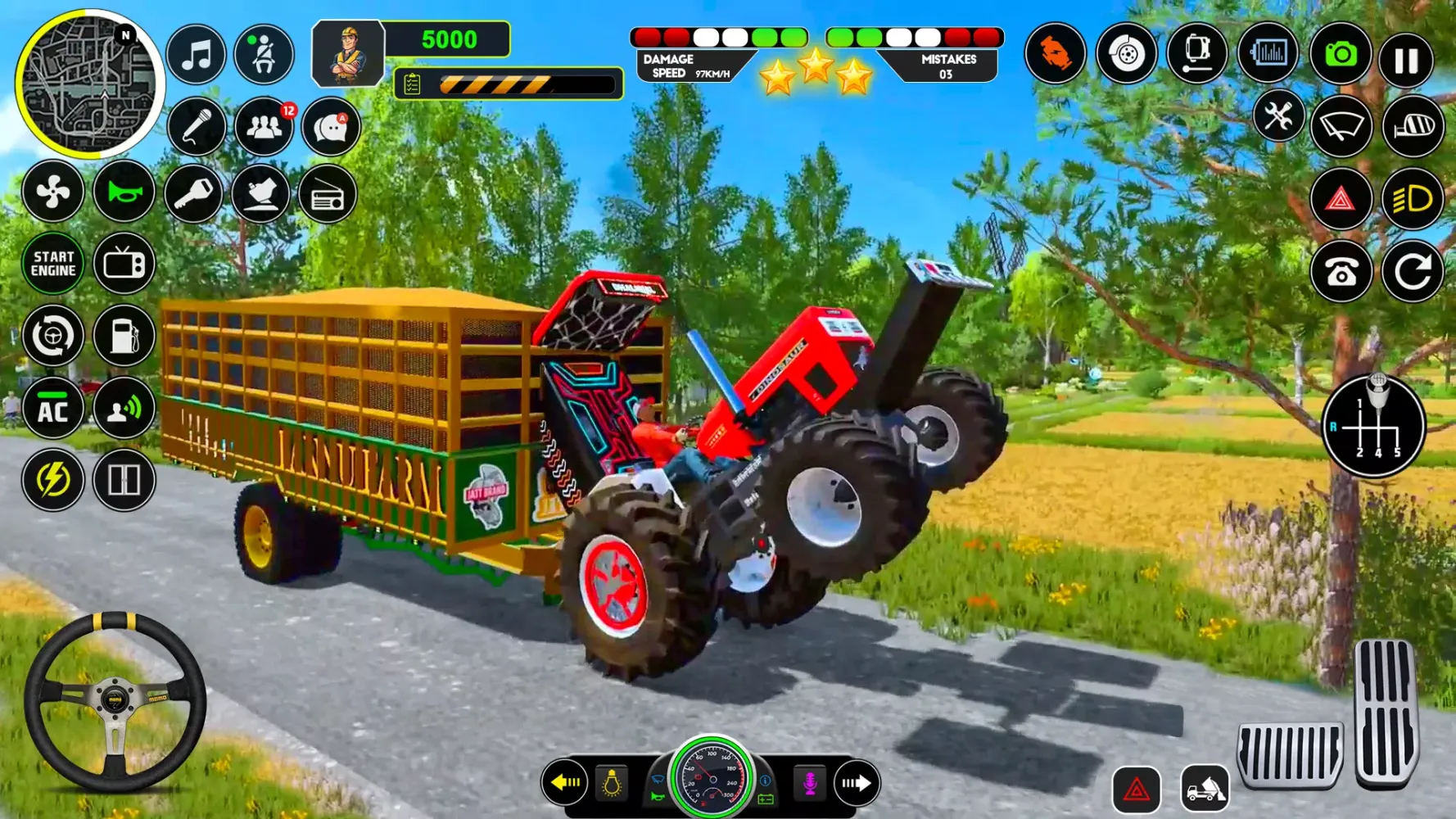The height and width of the screenshot is (819, 1456).
Task: Activate the microphone button
Action: (x=197, y=127)
